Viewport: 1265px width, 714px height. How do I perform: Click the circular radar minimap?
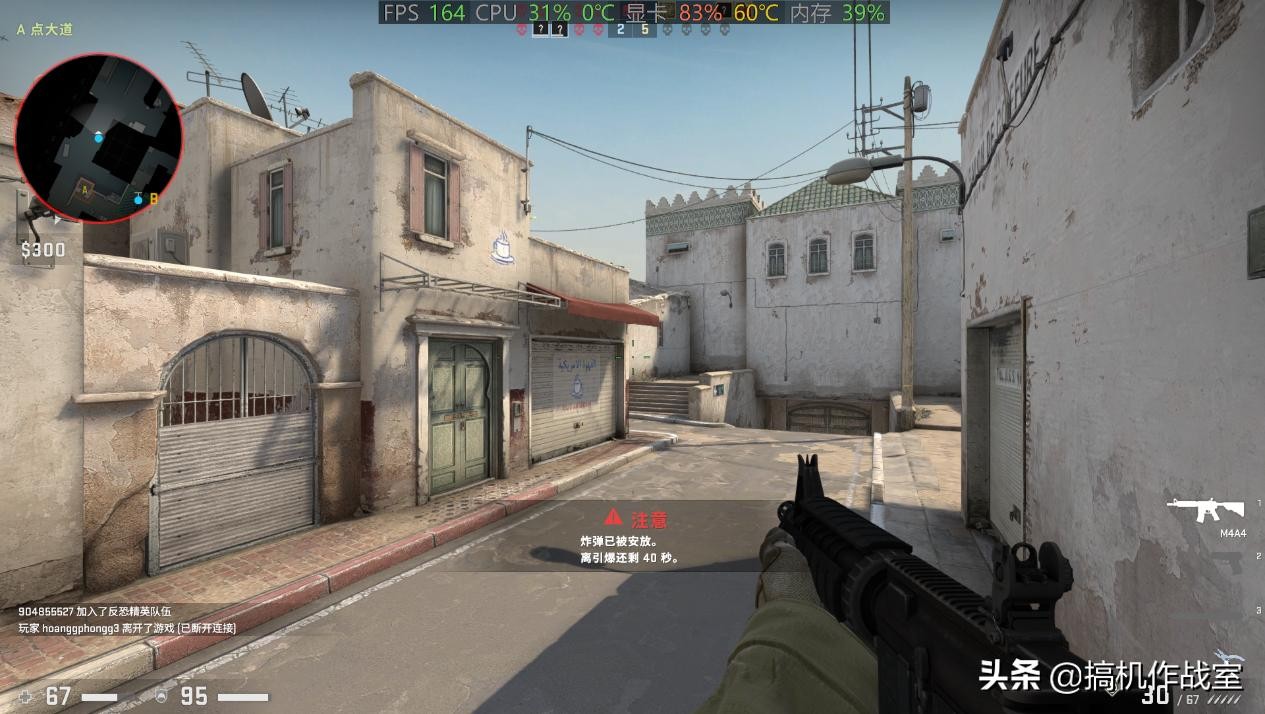point(99,138)
